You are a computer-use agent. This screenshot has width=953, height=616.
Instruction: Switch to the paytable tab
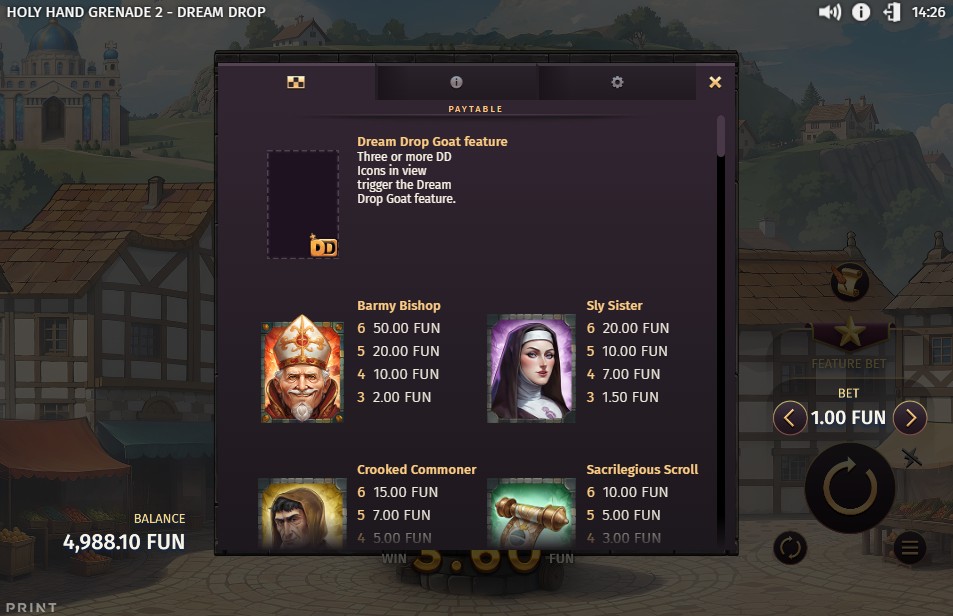tap(295, 82)
